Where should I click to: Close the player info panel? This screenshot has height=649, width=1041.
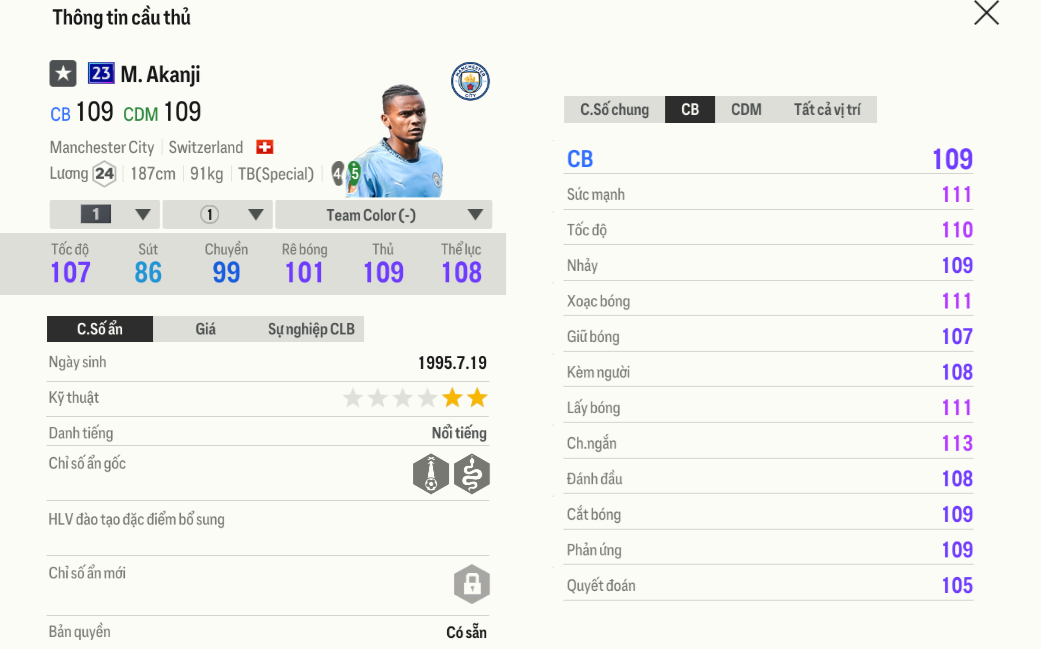(x=986, y=13)
